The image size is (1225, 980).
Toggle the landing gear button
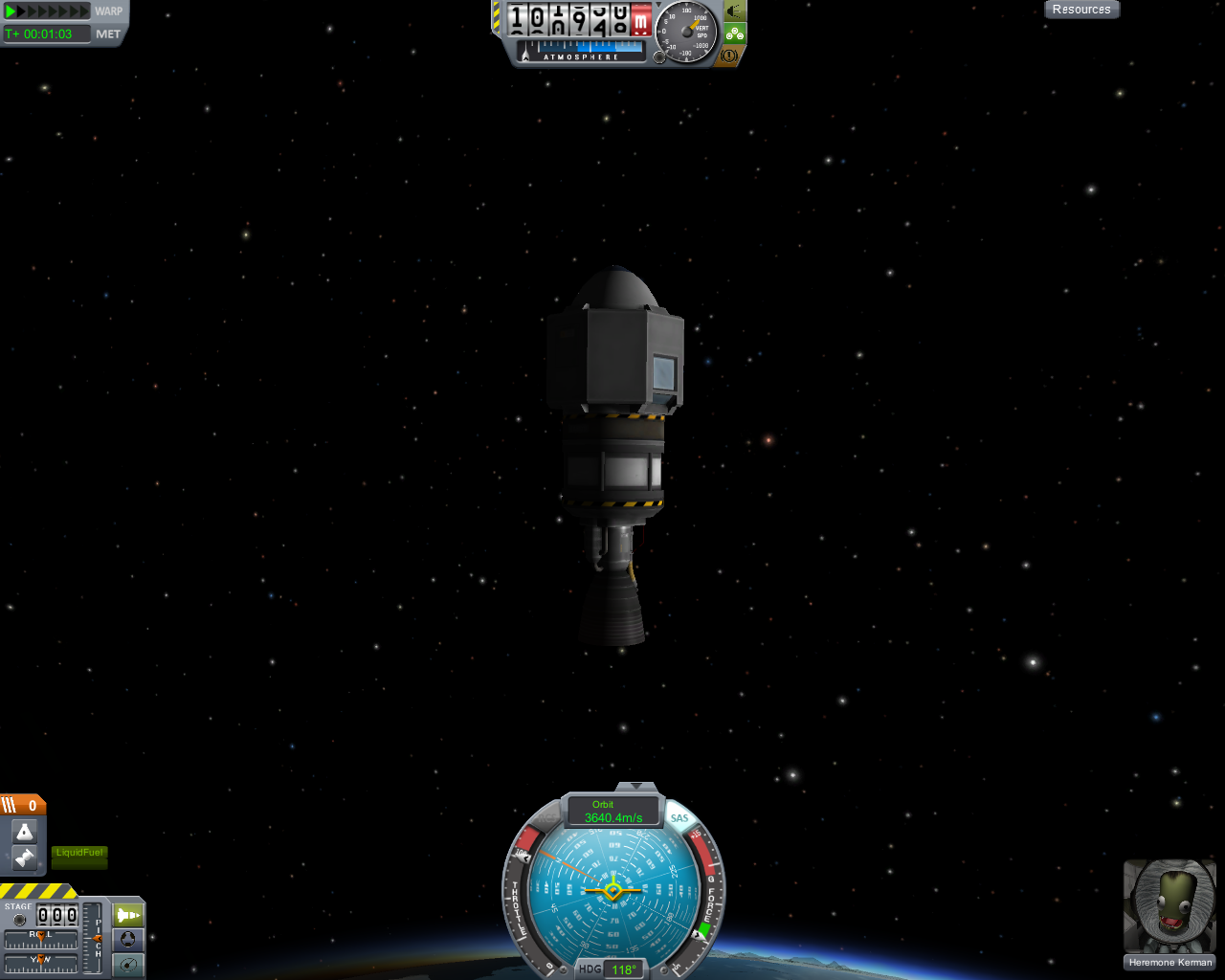pyautogui.click(x=734, y=33)
